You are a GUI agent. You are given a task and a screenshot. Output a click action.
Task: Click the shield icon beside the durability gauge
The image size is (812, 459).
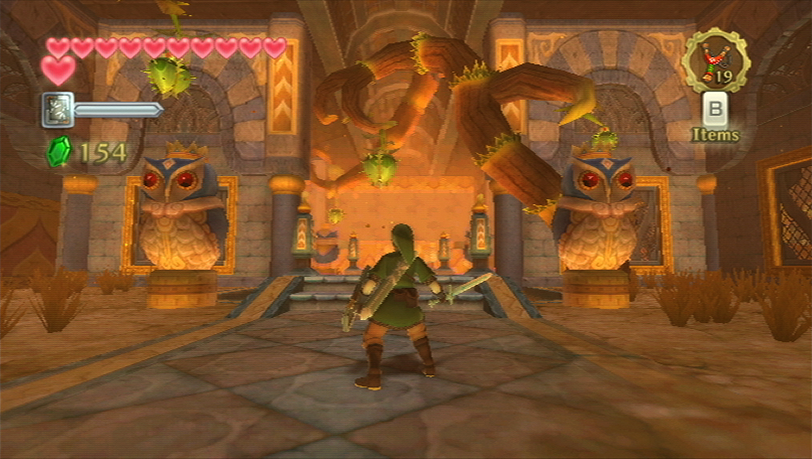[x=57, y=110]
